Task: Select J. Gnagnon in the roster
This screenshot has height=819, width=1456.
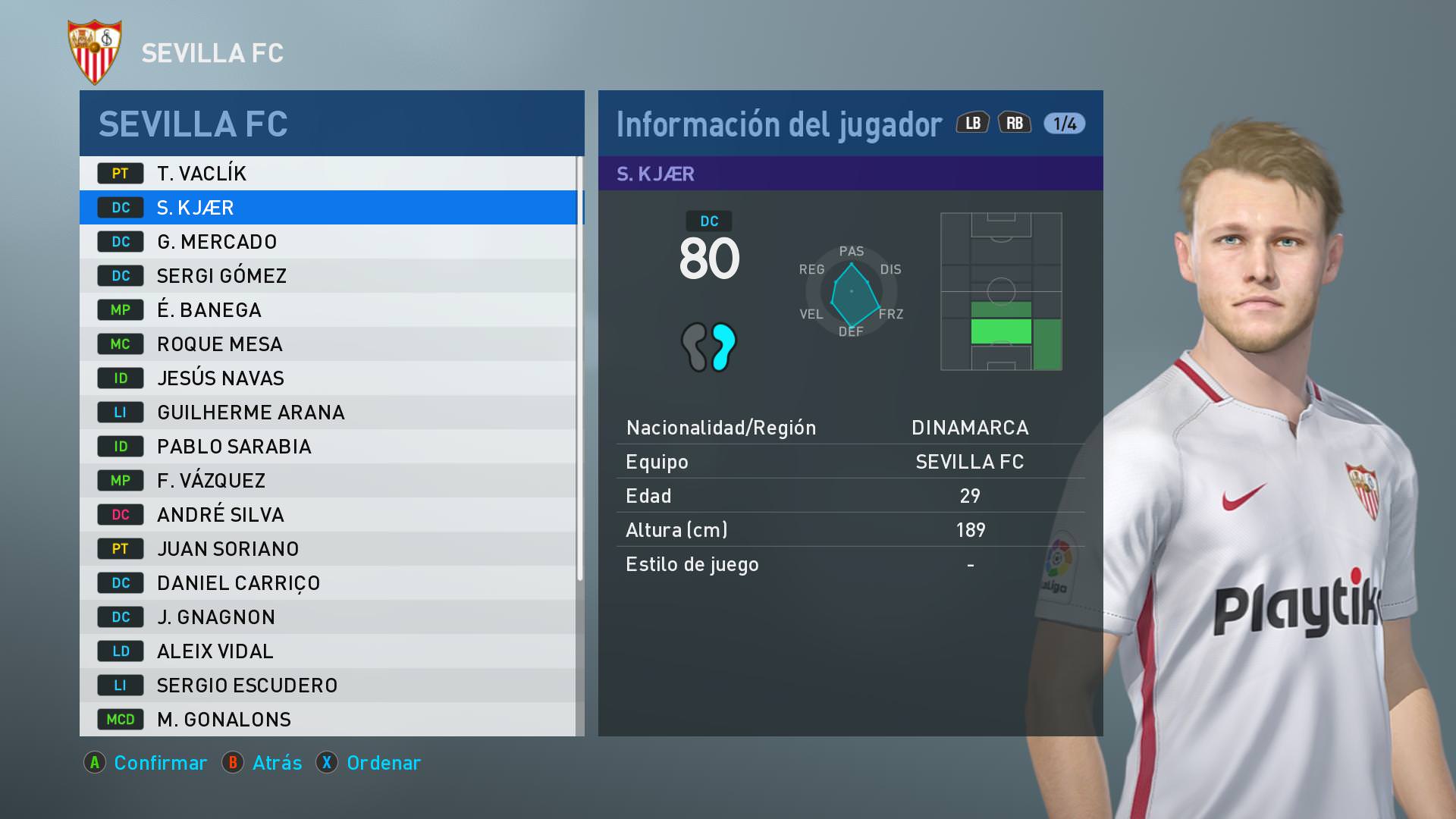Action: 328,617
